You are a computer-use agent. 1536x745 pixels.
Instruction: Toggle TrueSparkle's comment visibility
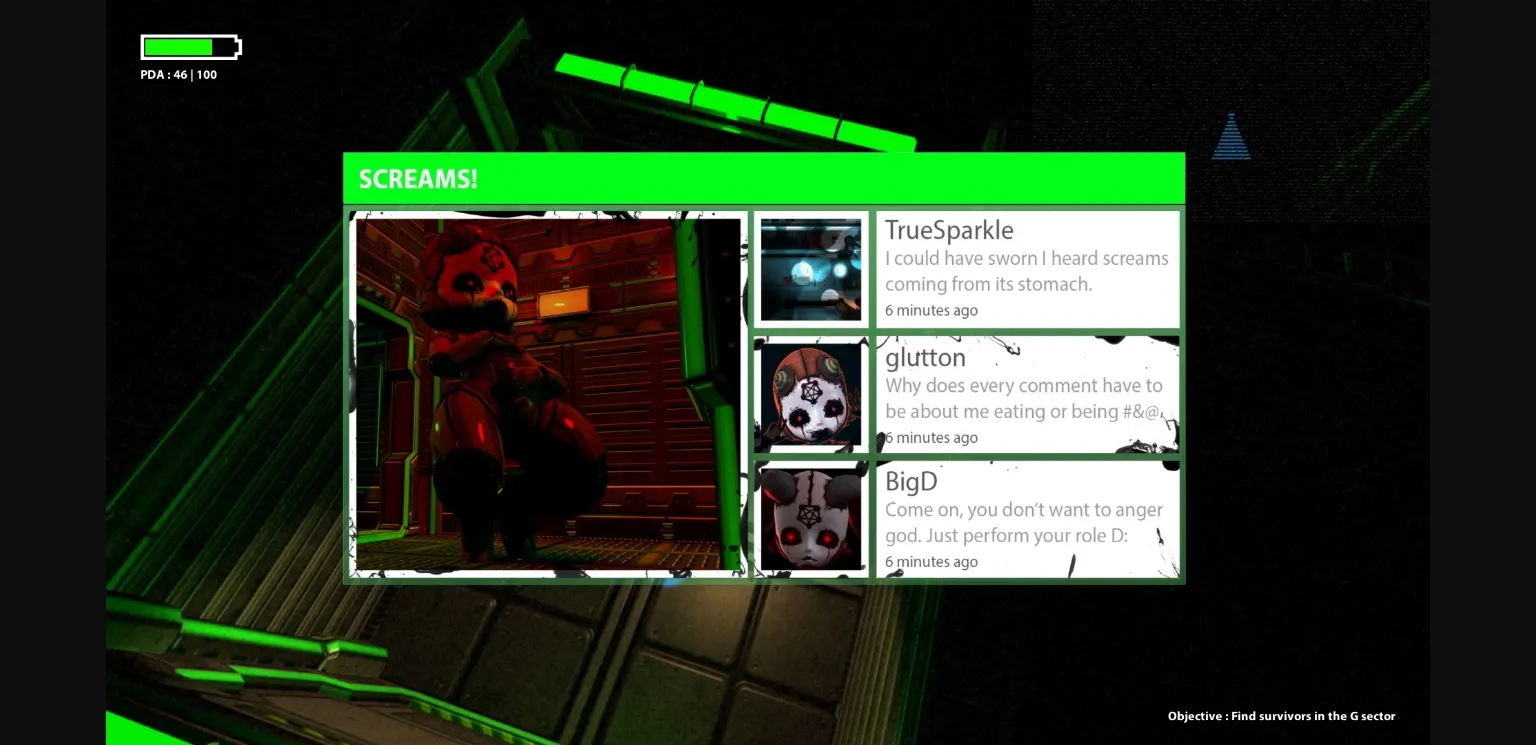tap(1027, 271)
